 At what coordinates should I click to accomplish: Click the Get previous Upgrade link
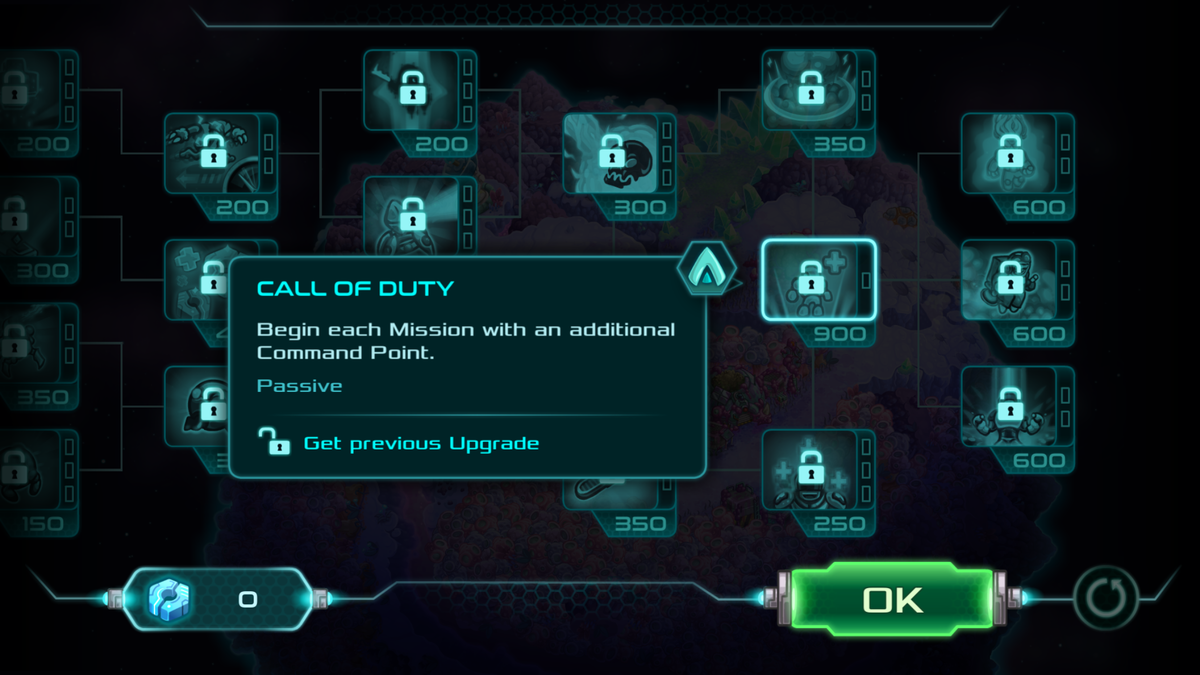click(420, 443)
